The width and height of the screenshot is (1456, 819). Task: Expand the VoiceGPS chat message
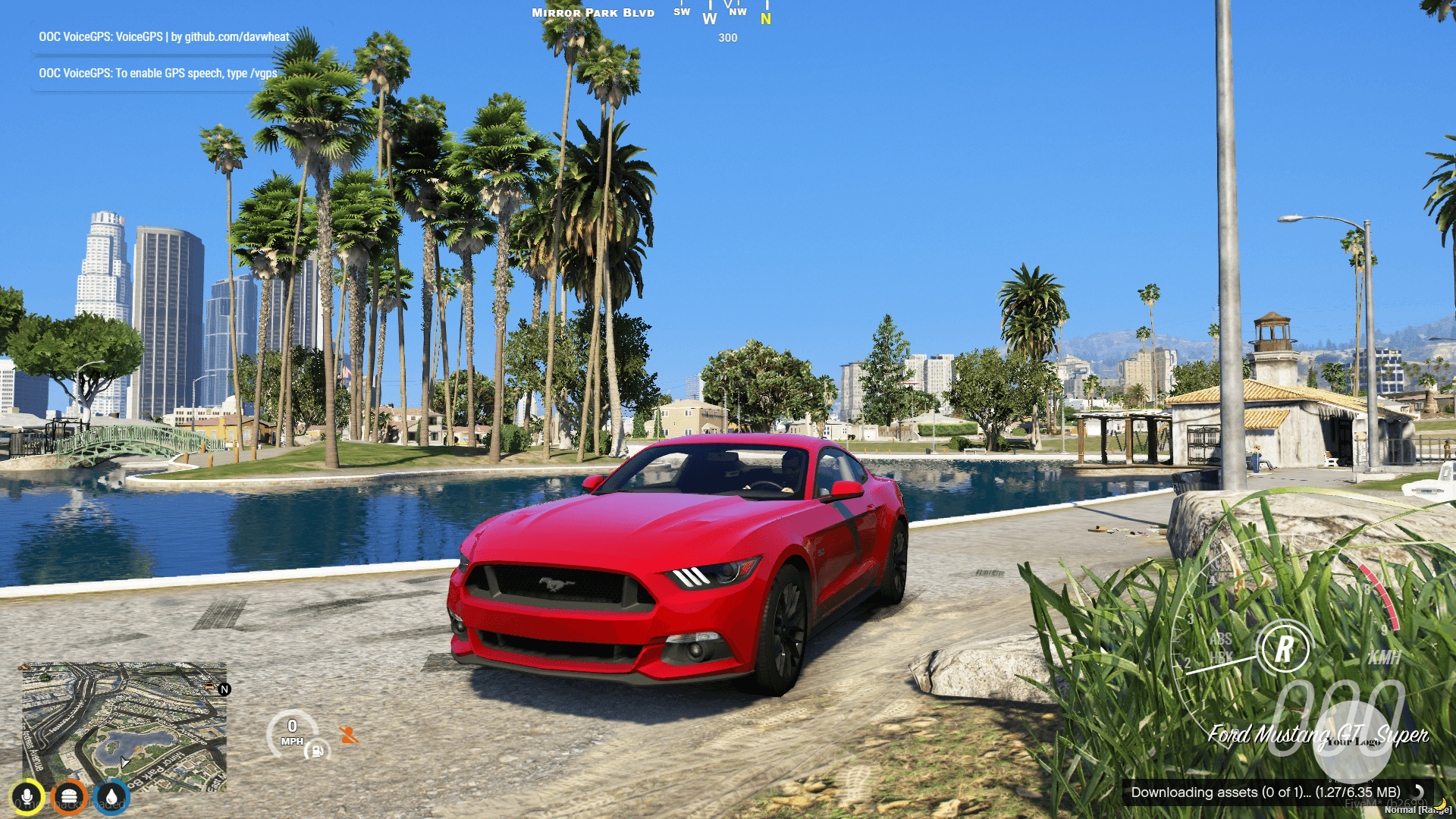155,74
